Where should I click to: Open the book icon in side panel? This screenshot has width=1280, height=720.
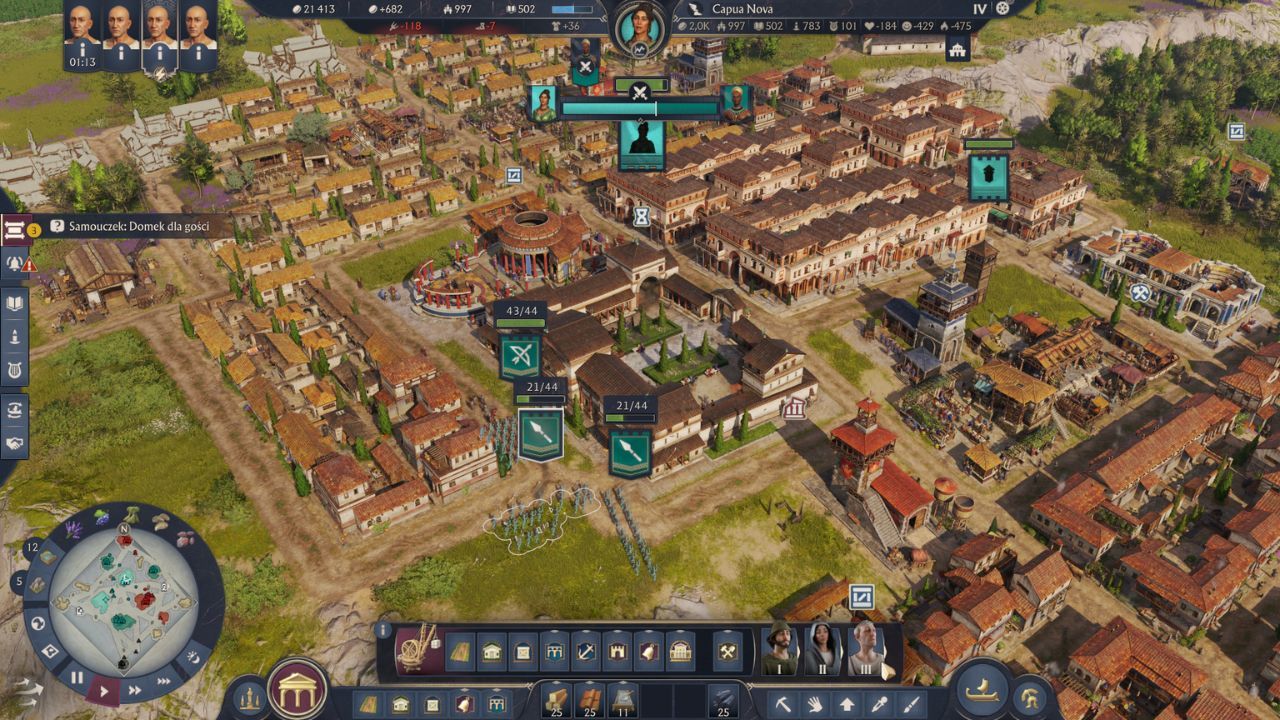(x=15, y=304)
